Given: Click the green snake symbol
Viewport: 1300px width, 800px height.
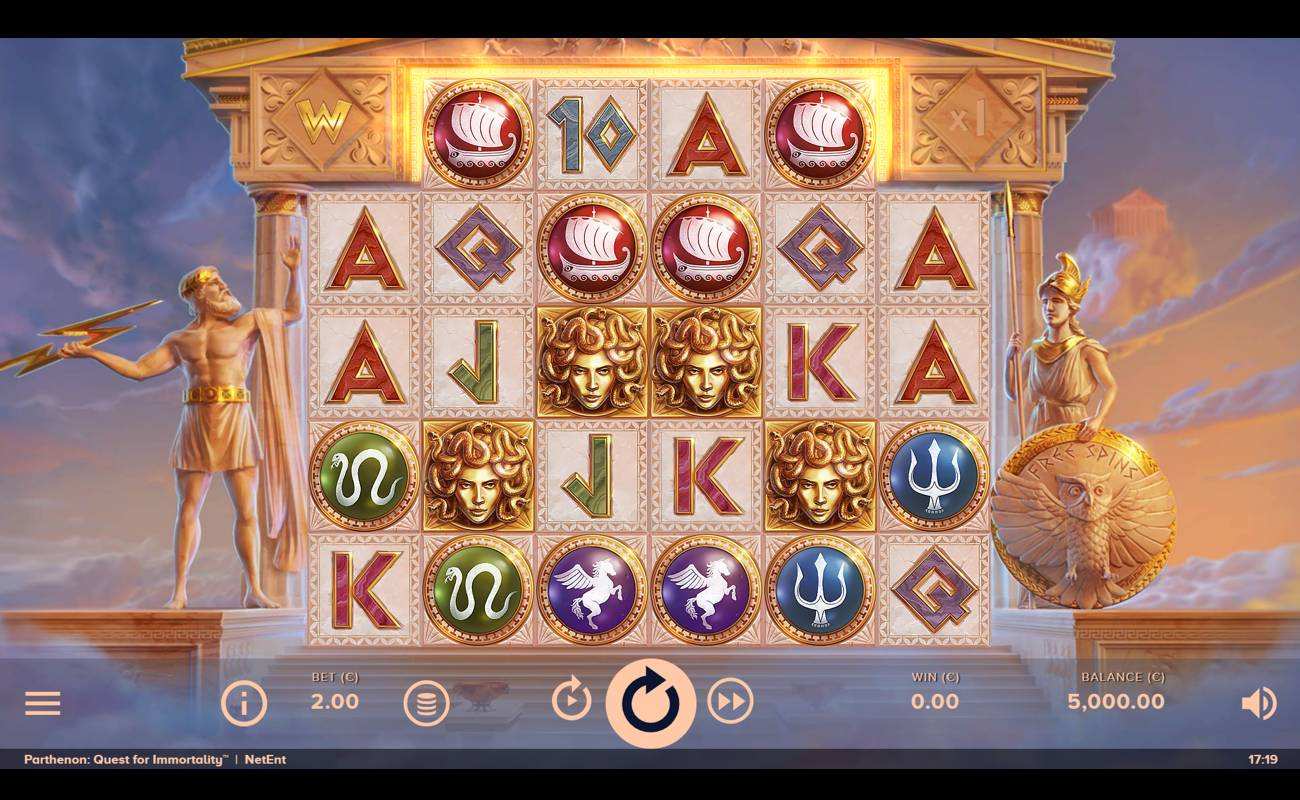Looking at the screenshot, I should 364,474.
